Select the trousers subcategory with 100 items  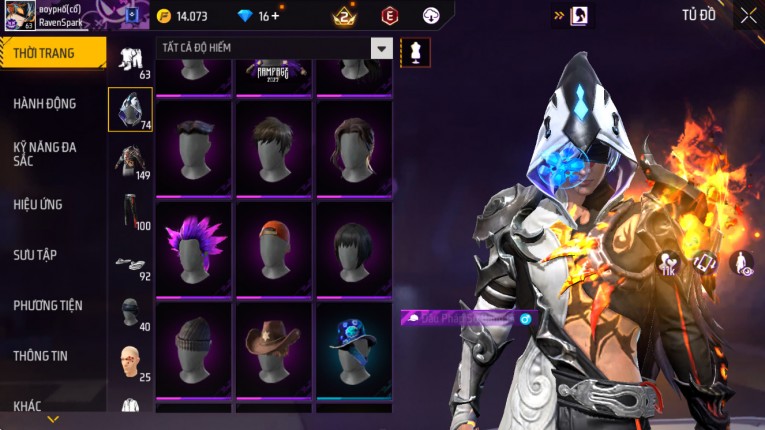click(130, 210)
